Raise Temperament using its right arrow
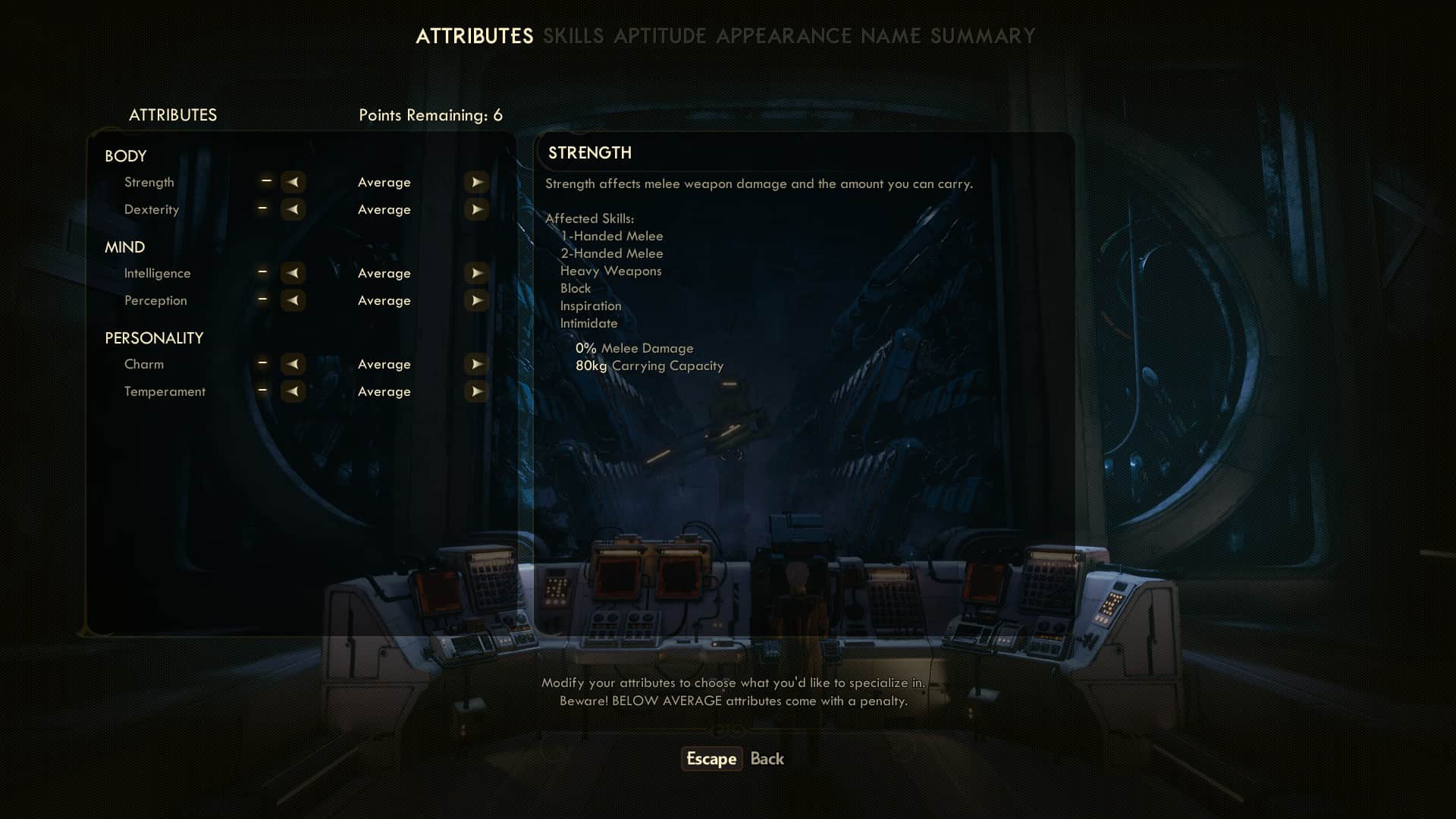This screenshot has height=819, width=1456. (476, 391)
